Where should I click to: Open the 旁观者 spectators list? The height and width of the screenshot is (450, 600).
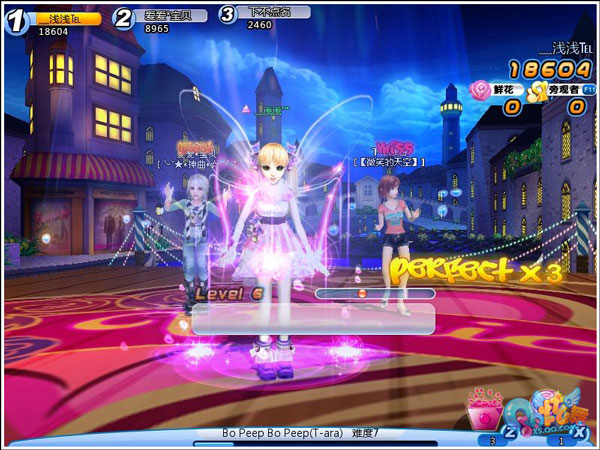[566, 90]
